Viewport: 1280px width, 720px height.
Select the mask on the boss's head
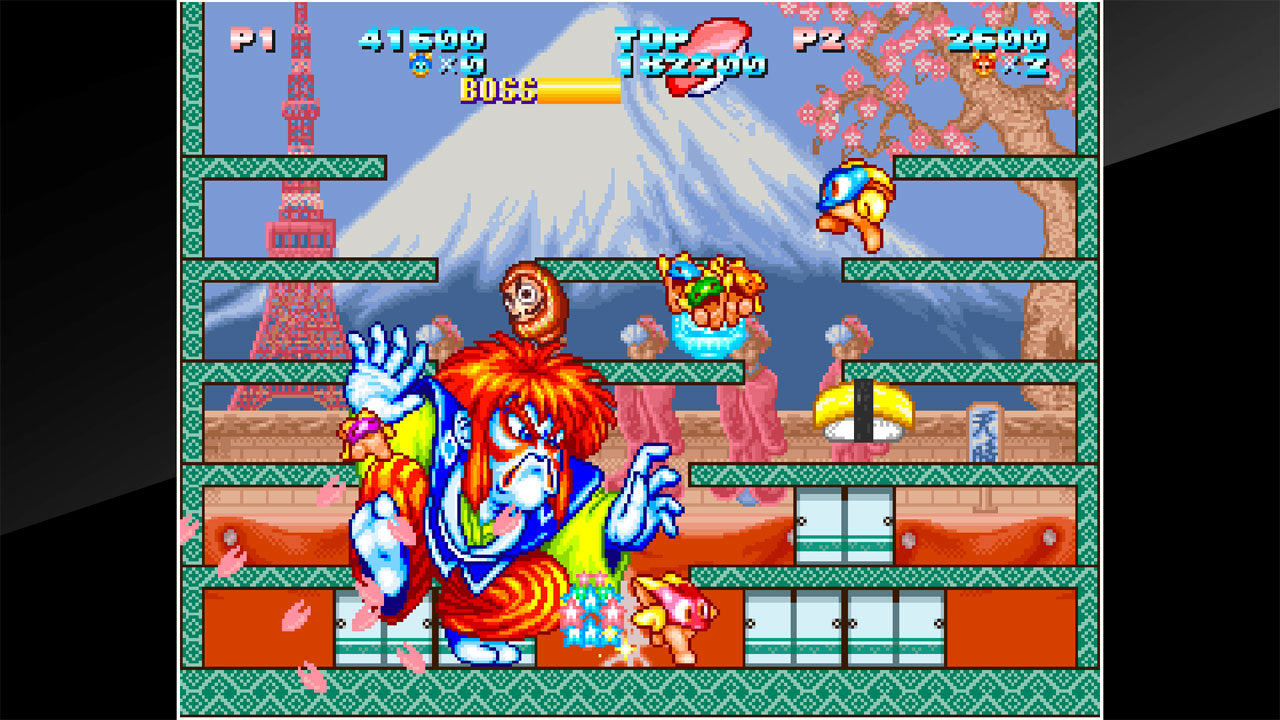(532, 298)
